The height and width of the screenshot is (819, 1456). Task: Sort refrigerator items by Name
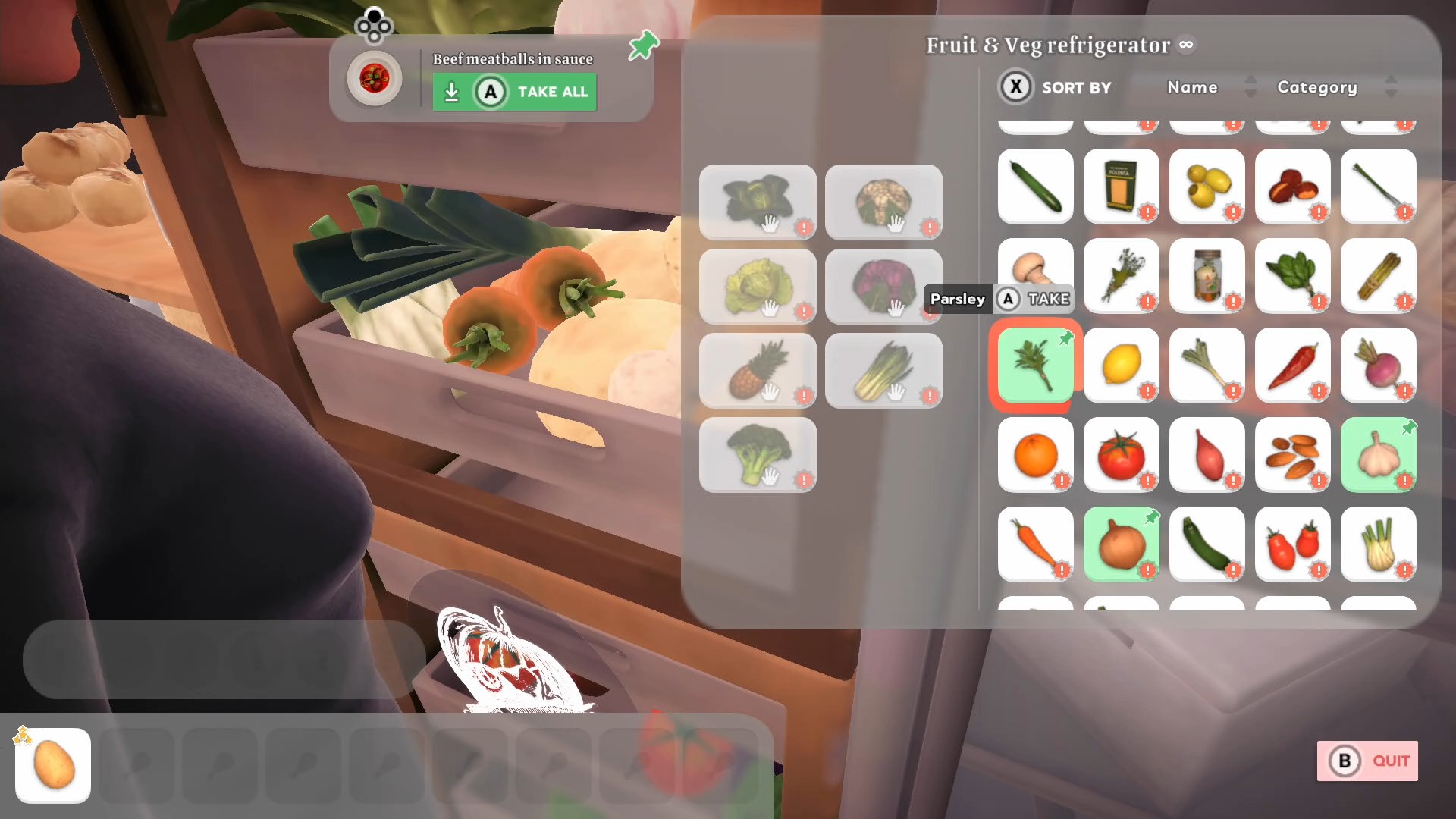point(1192,87)
